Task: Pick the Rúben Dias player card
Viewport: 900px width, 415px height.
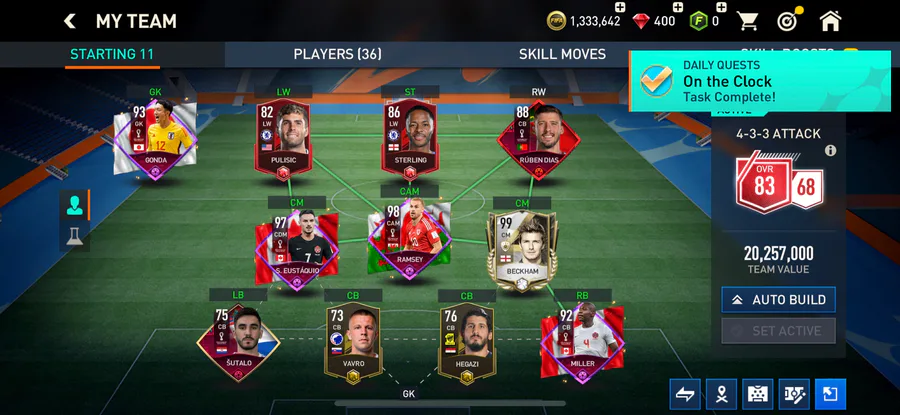Action: [537, 139]
